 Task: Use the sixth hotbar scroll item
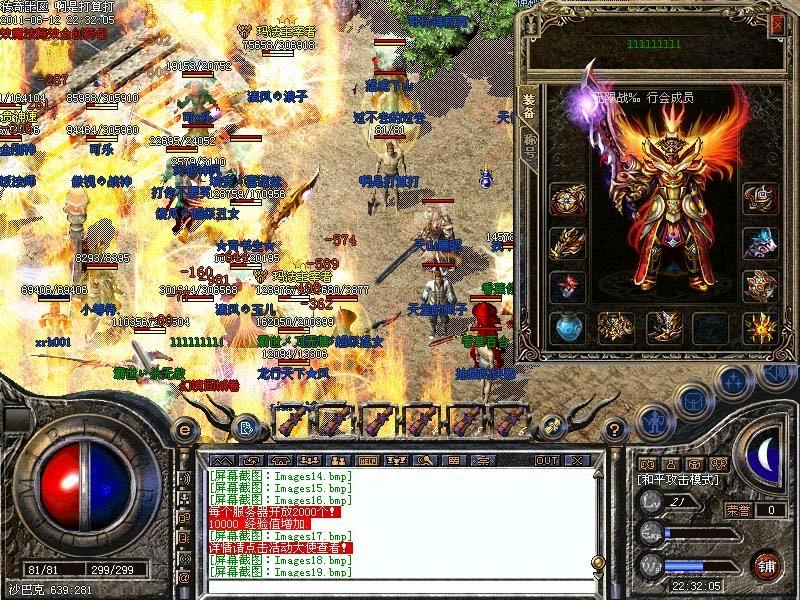point(509,418)
